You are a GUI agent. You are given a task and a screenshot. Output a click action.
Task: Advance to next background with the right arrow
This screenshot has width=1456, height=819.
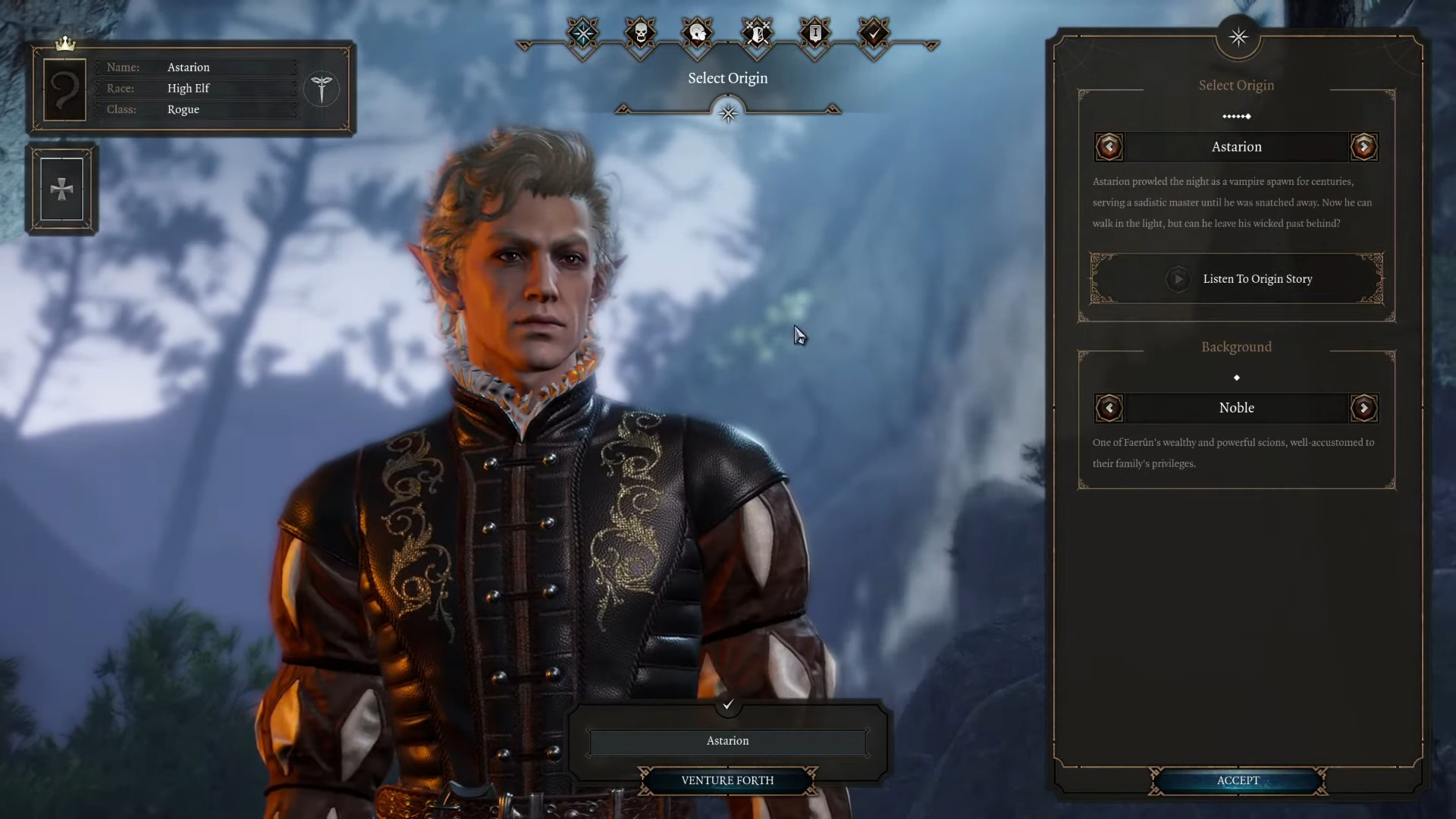point(1363,408)
